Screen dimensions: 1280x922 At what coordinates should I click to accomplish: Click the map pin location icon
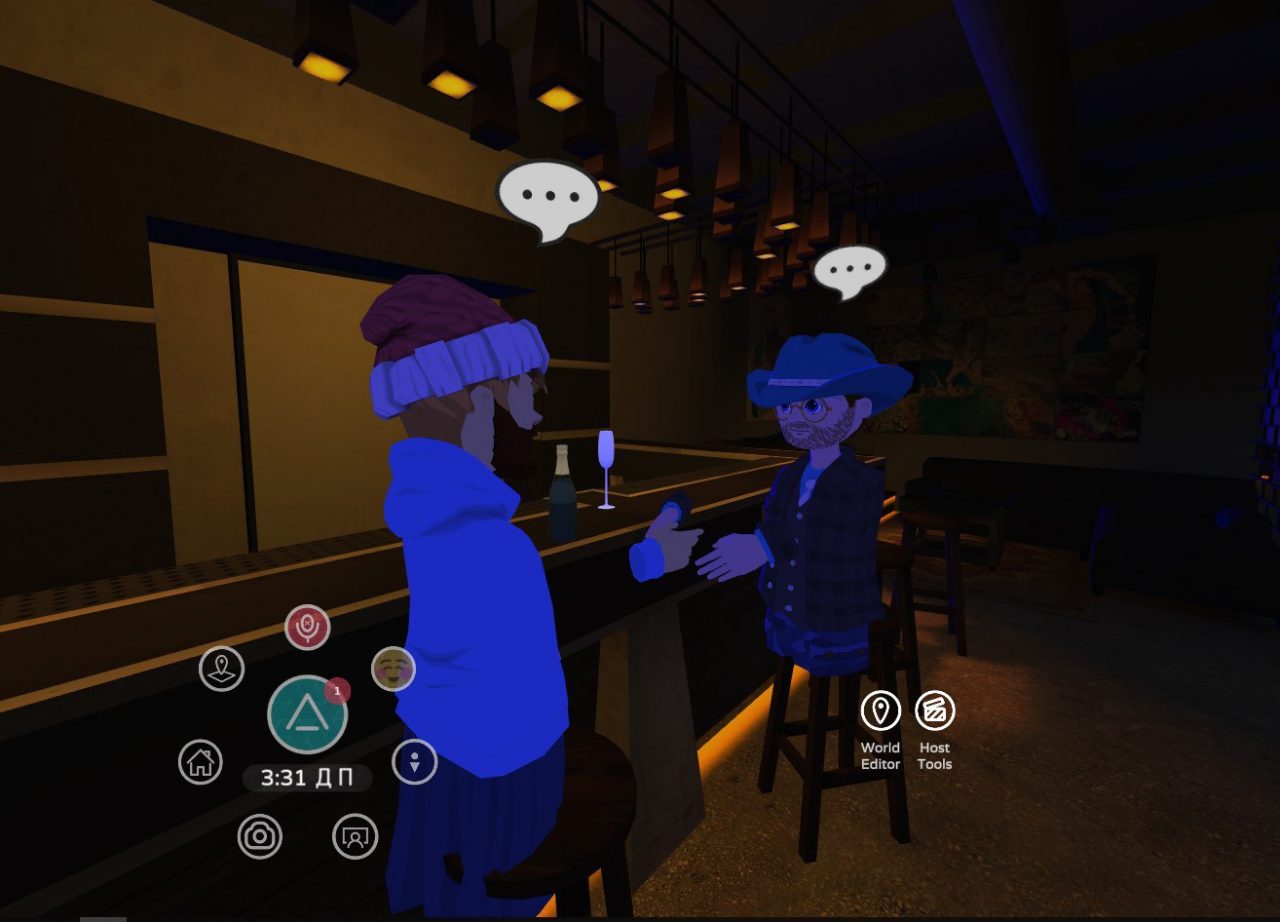222,668
